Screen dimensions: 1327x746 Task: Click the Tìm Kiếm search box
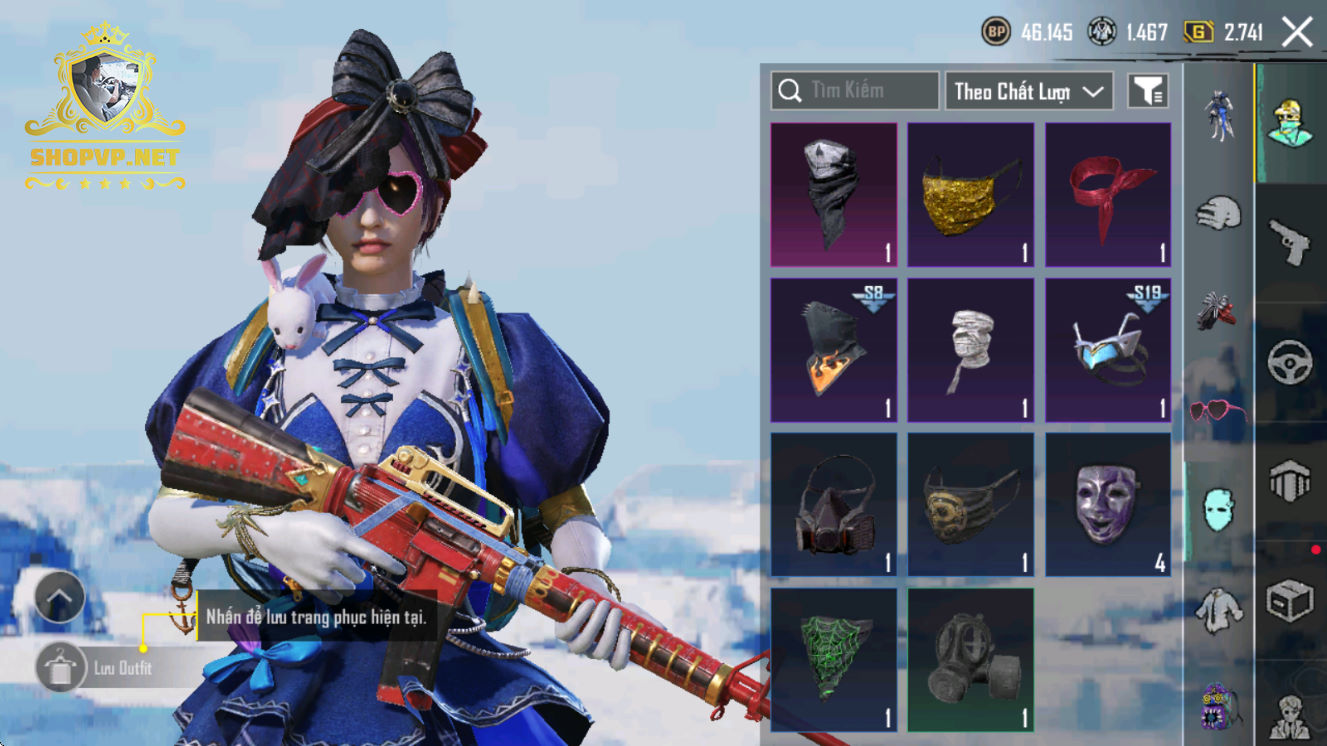pyautogui.click(x=855, y=91)
